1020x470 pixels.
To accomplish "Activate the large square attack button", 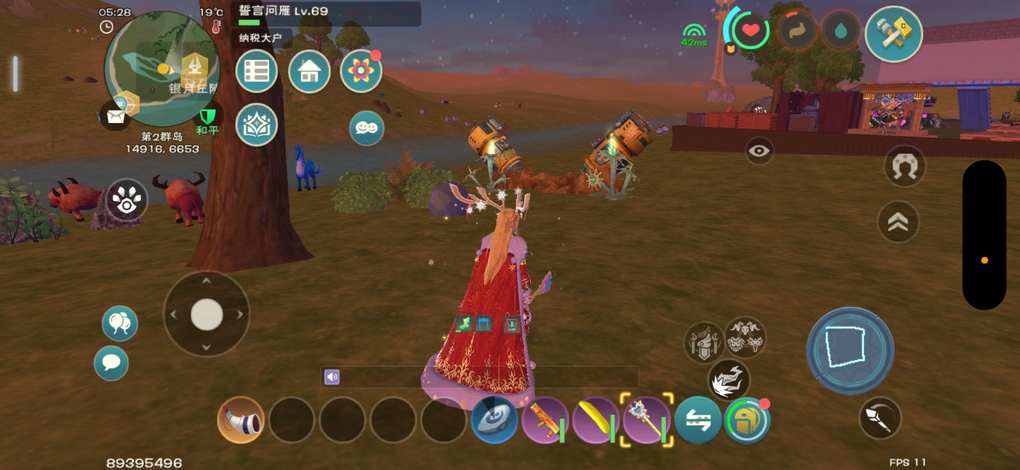I will (850, 351).
